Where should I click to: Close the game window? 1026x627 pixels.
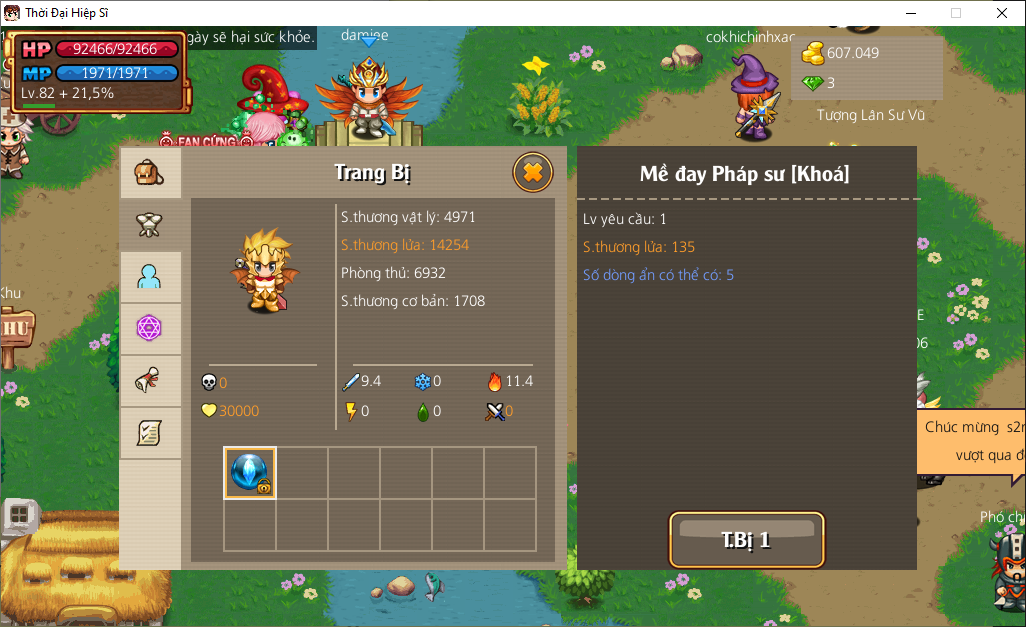(1001, 13)
